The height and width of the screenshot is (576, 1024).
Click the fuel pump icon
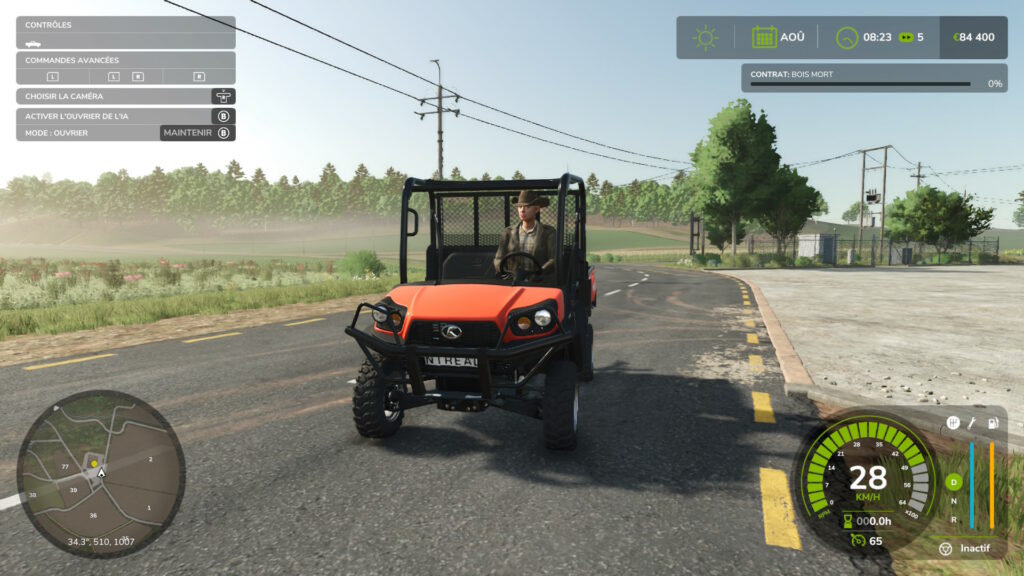click(992, 423)
